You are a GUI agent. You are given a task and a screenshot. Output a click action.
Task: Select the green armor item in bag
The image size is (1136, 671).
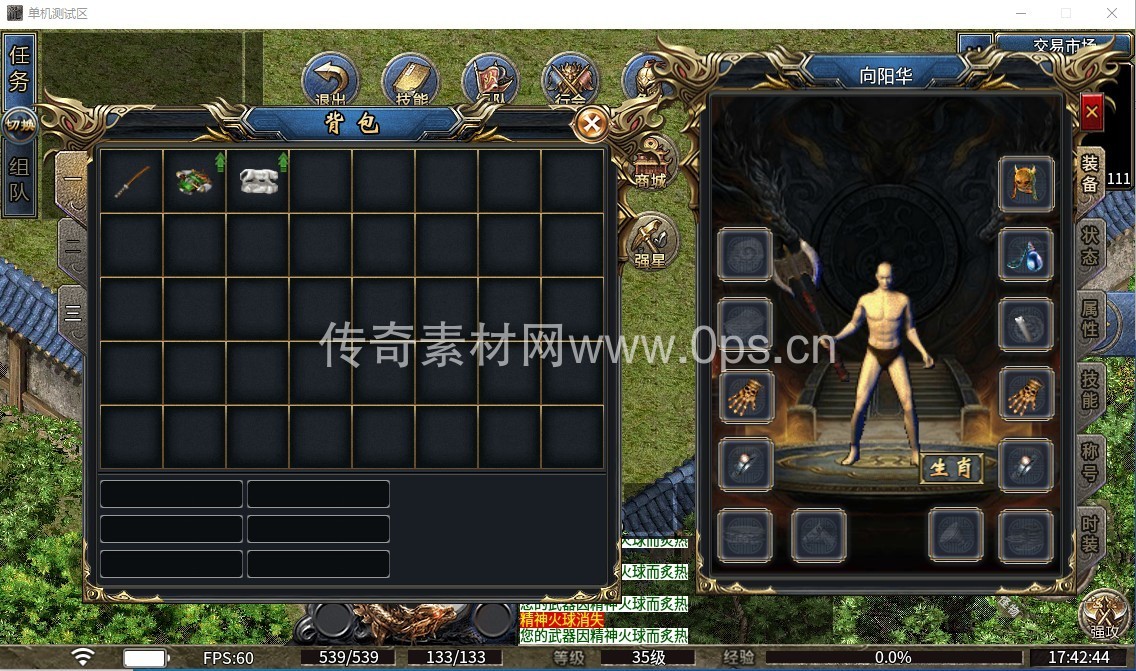[194, 181]
